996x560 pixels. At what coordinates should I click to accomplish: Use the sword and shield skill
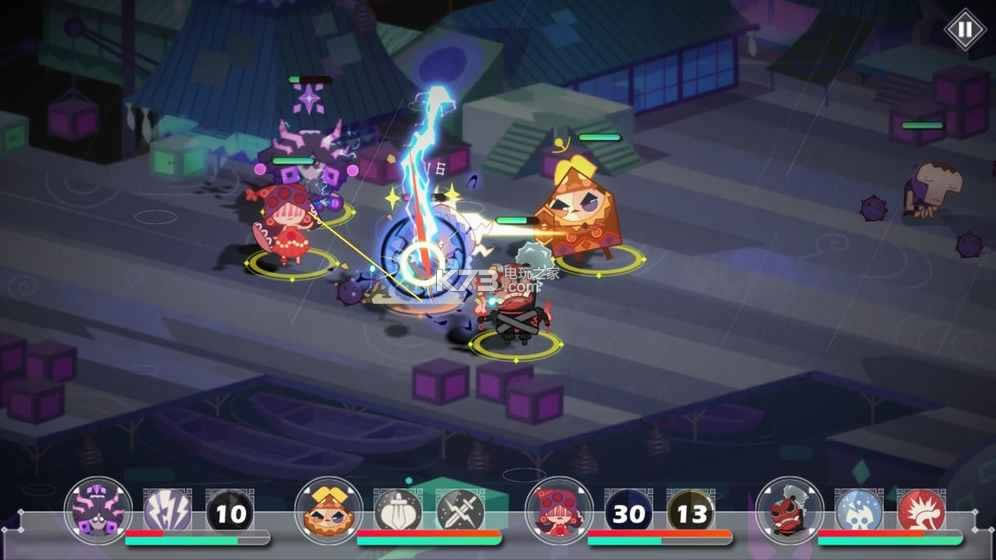point(398,513)
